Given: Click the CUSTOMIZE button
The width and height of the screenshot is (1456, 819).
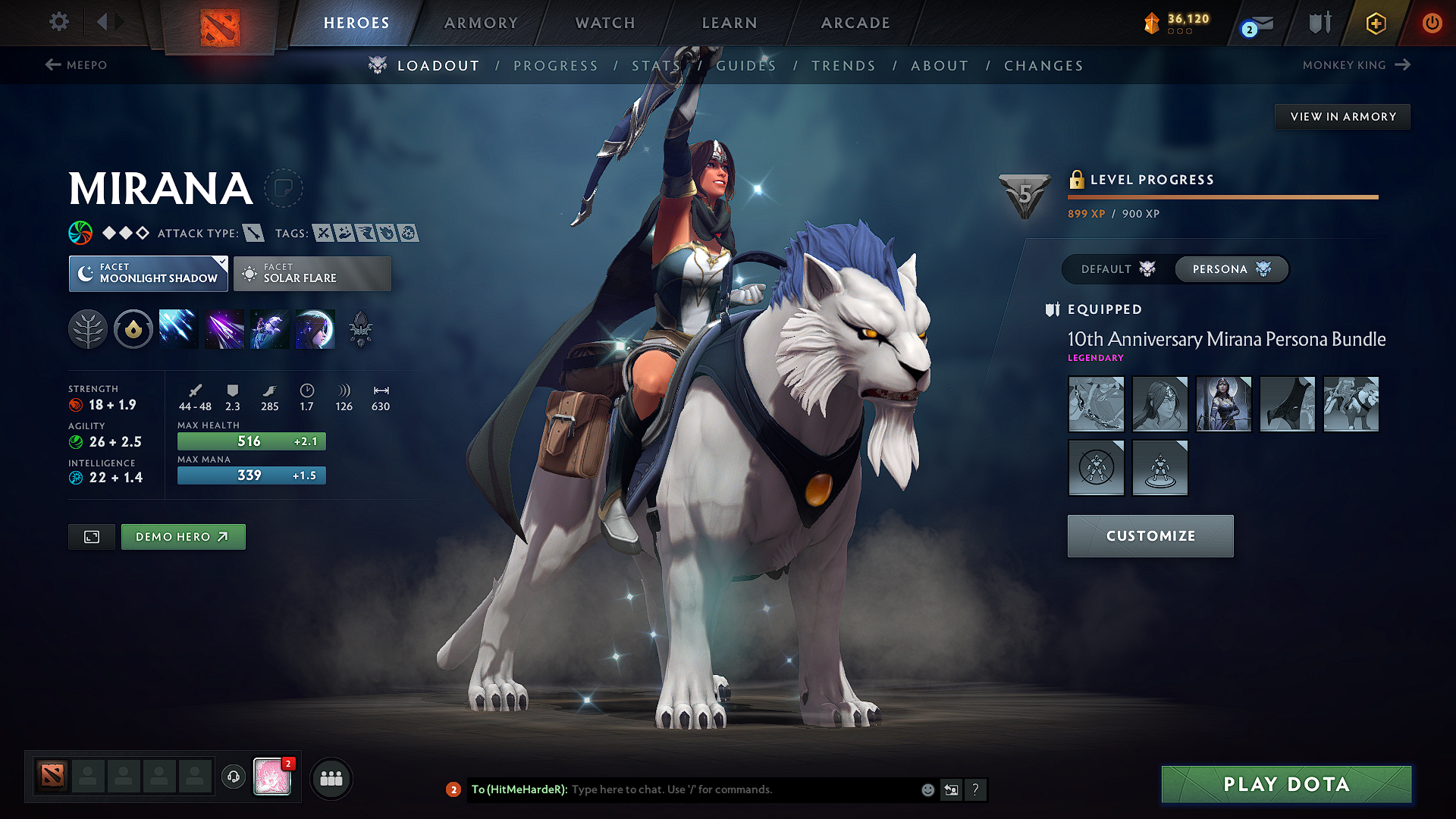Looking at the screenshot, I should tap(1150, 535).
